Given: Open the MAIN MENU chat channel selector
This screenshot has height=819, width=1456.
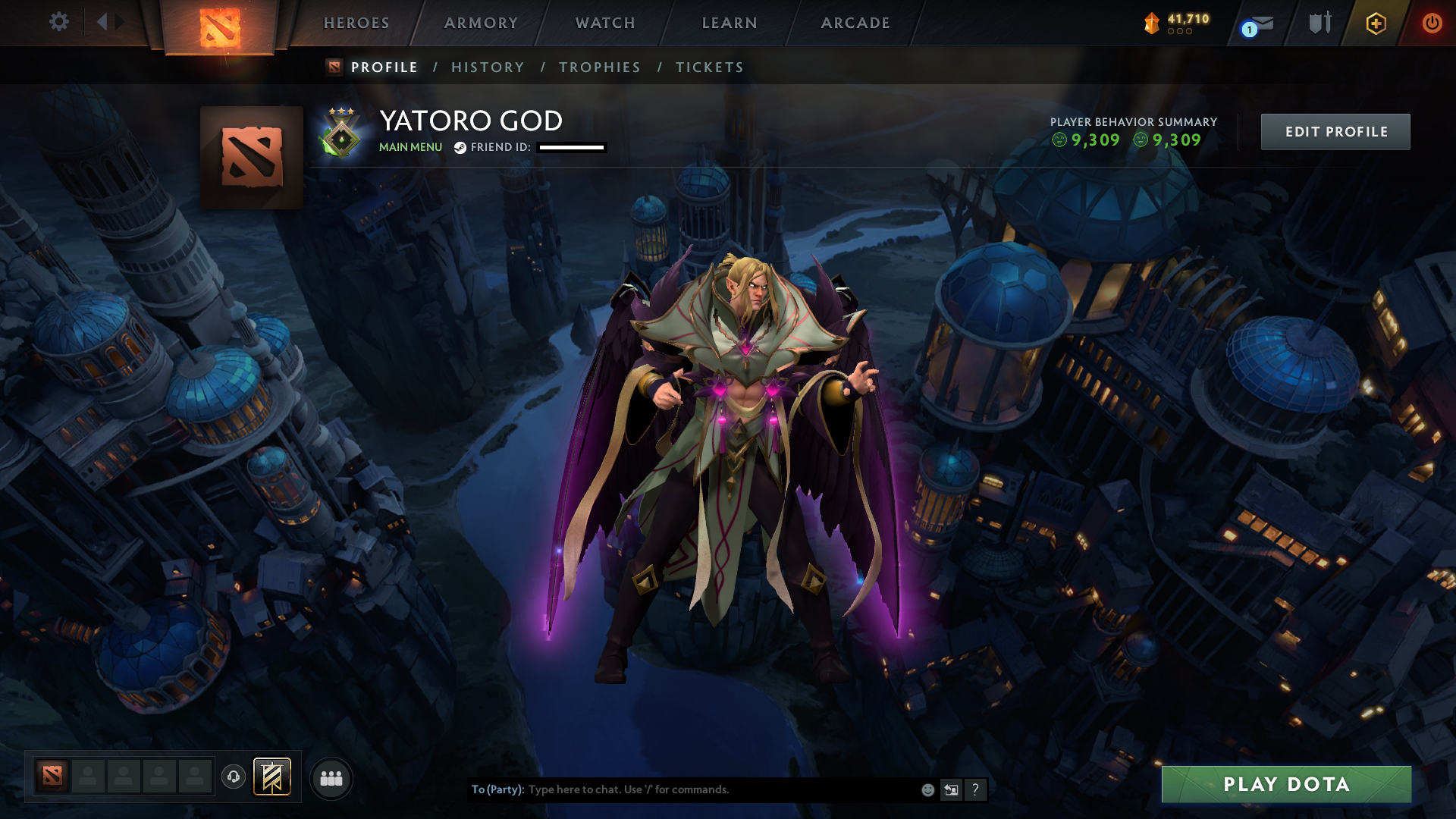Looking at the screenshot, I should click(x=409, y=147).
